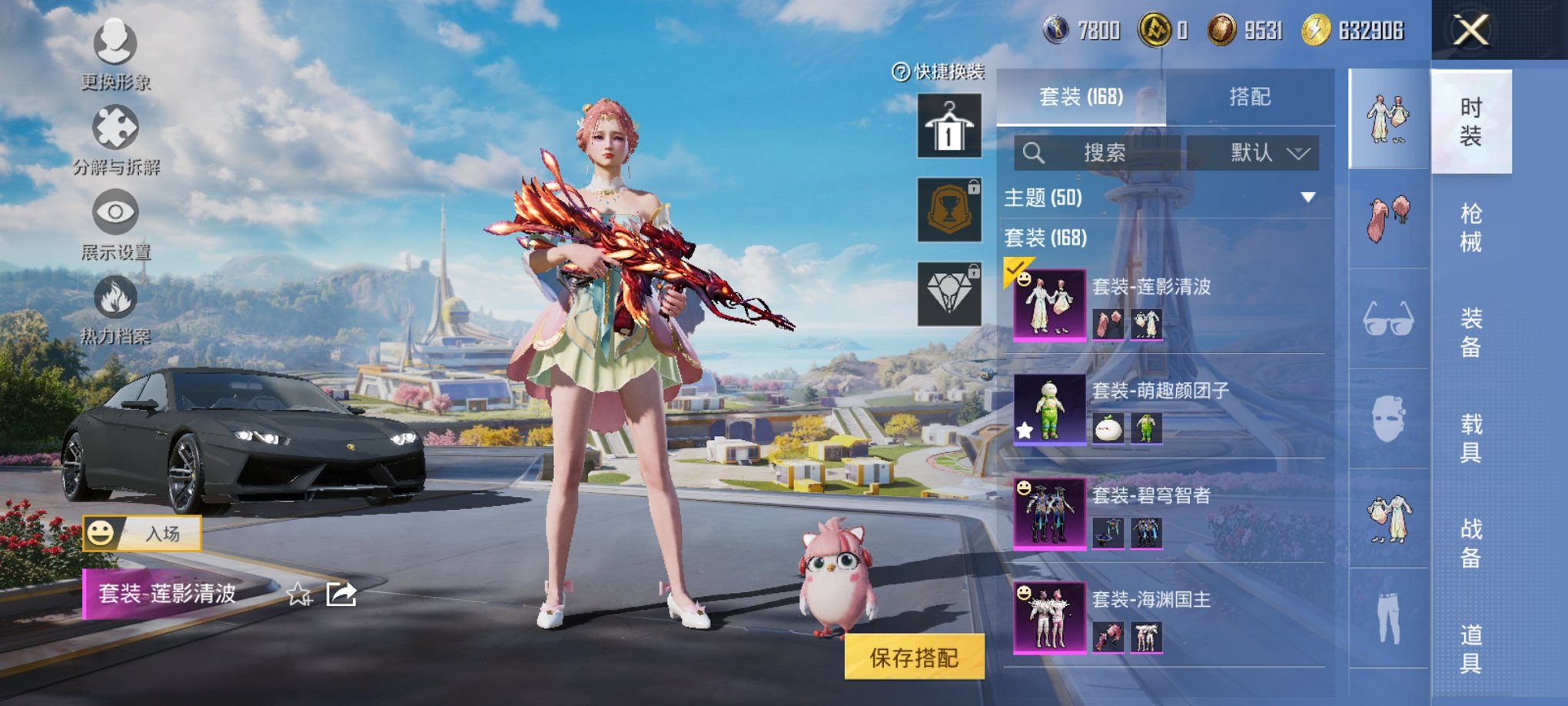This screenshot has width=1568, height=706.
Task: Open 分解与拆解 dismantle menu
Action: point(115,138)
